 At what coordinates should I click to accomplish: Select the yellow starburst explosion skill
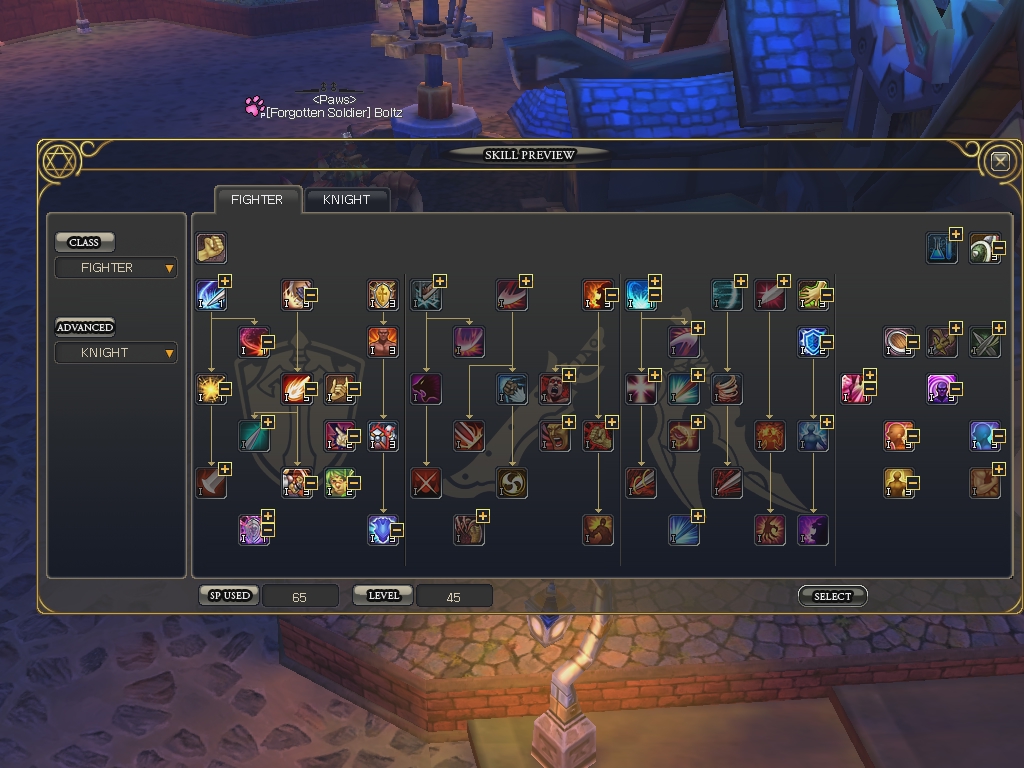click(x=211, y=389)
